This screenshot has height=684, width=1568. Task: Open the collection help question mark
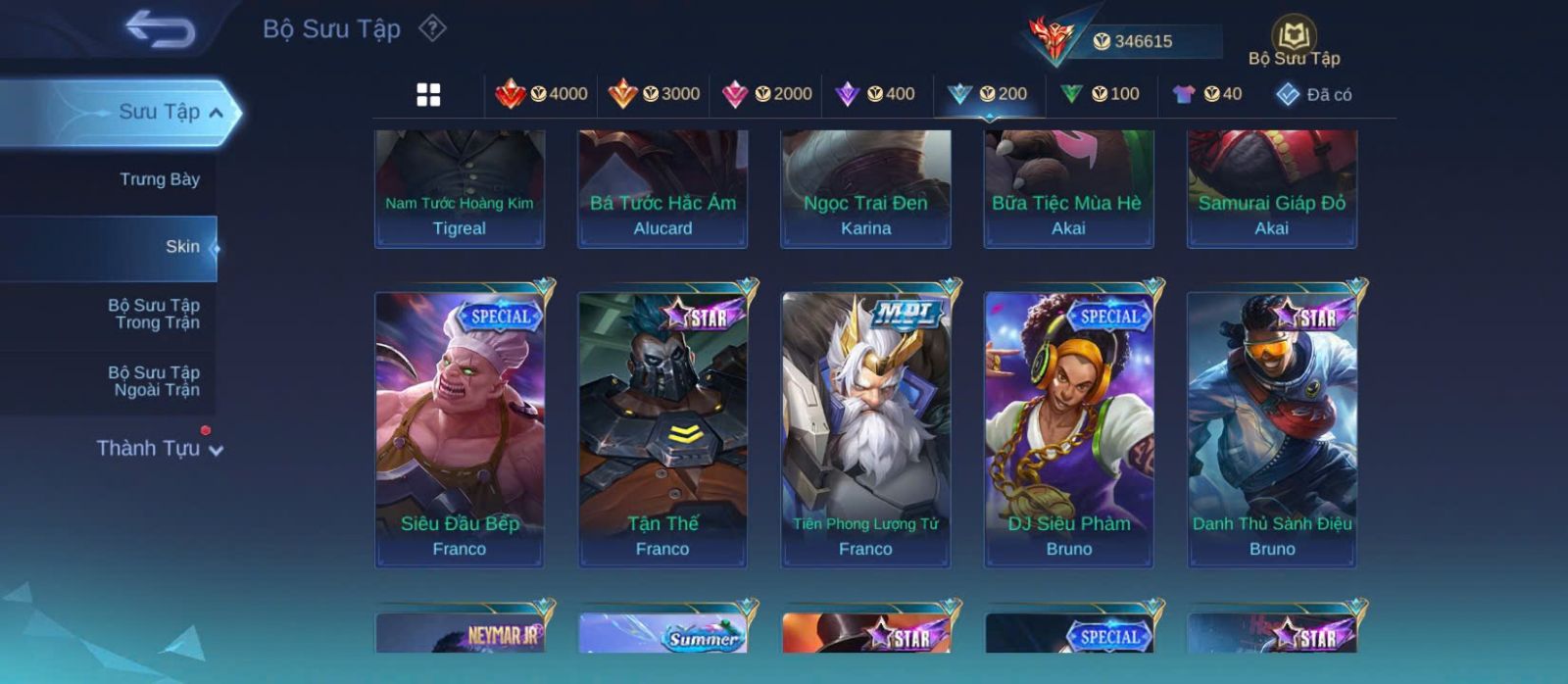coord(432,28)
